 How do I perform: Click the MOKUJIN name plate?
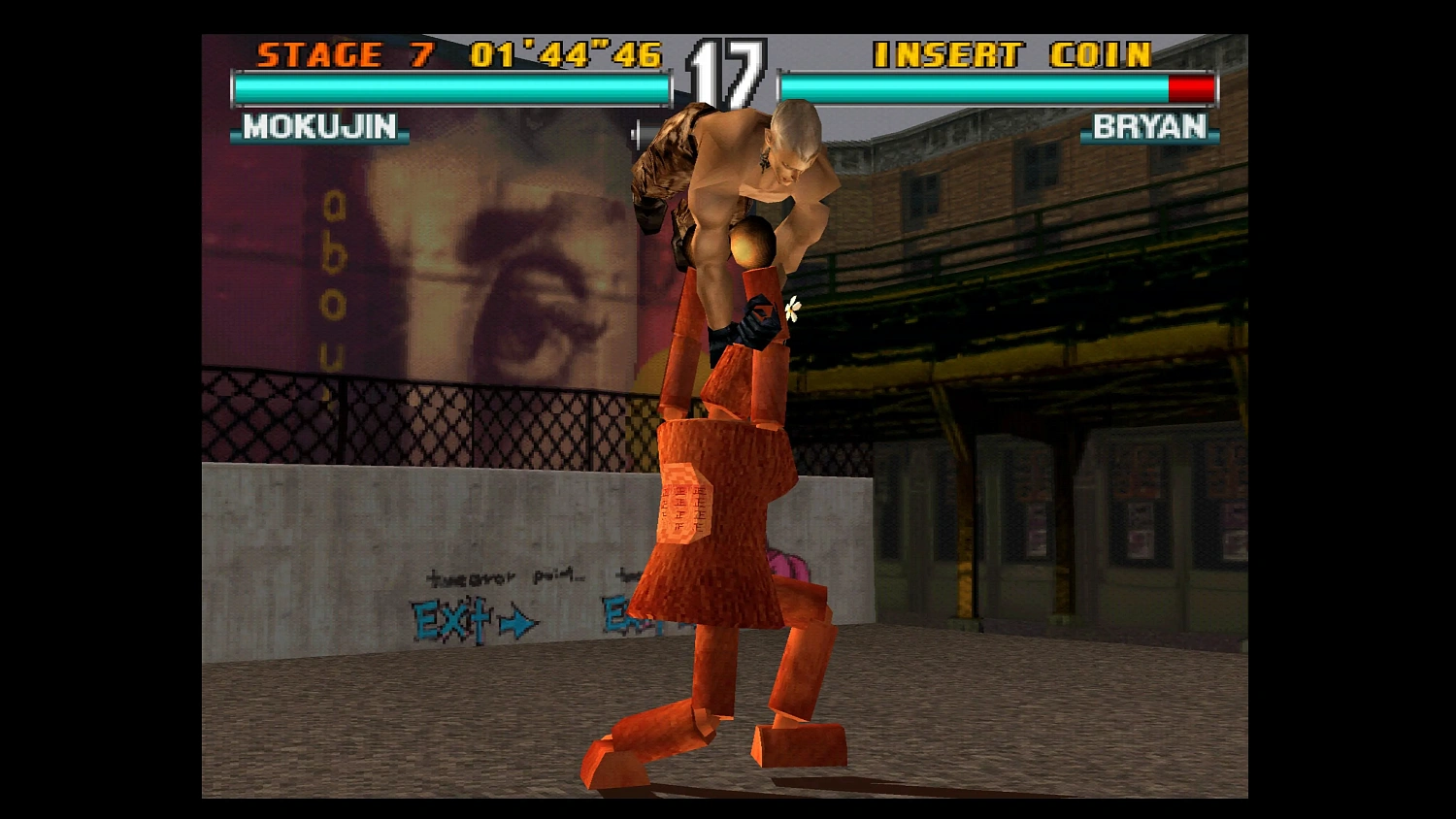tap(320, 127)
